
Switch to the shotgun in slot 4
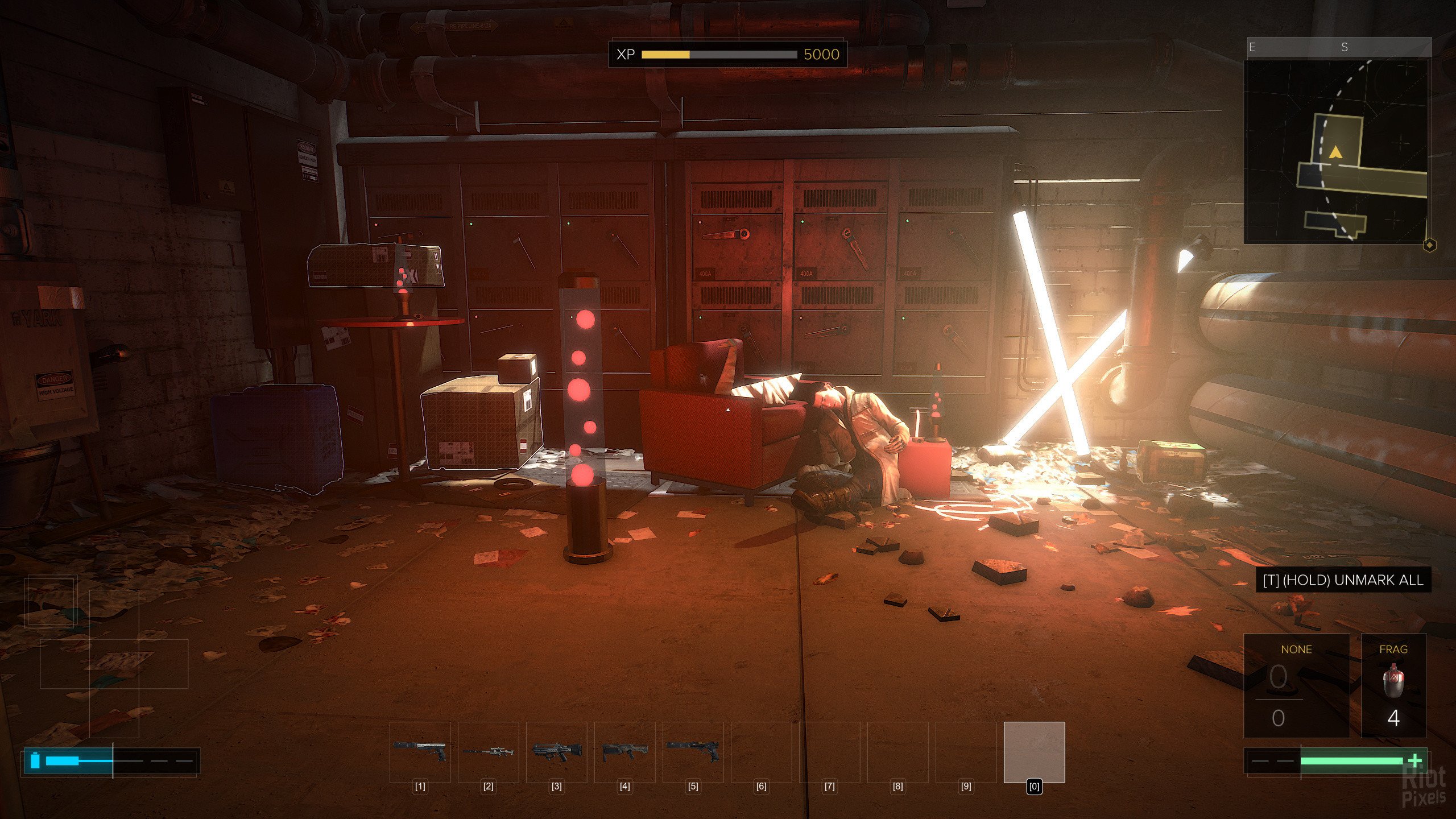click(x=624, y=752)
